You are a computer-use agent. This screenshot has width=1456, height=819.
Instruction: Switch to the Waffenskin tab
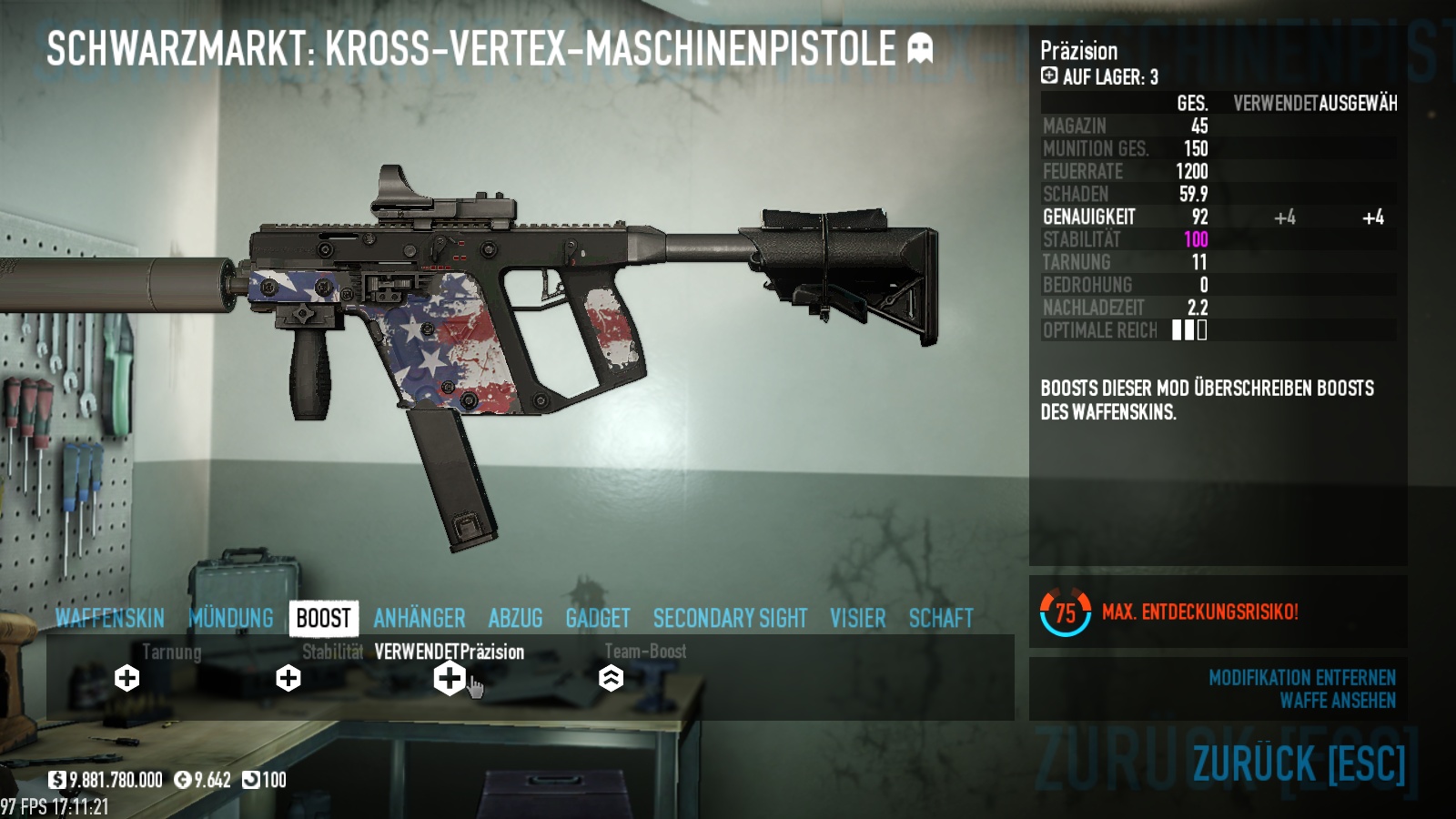click(109, 619)
